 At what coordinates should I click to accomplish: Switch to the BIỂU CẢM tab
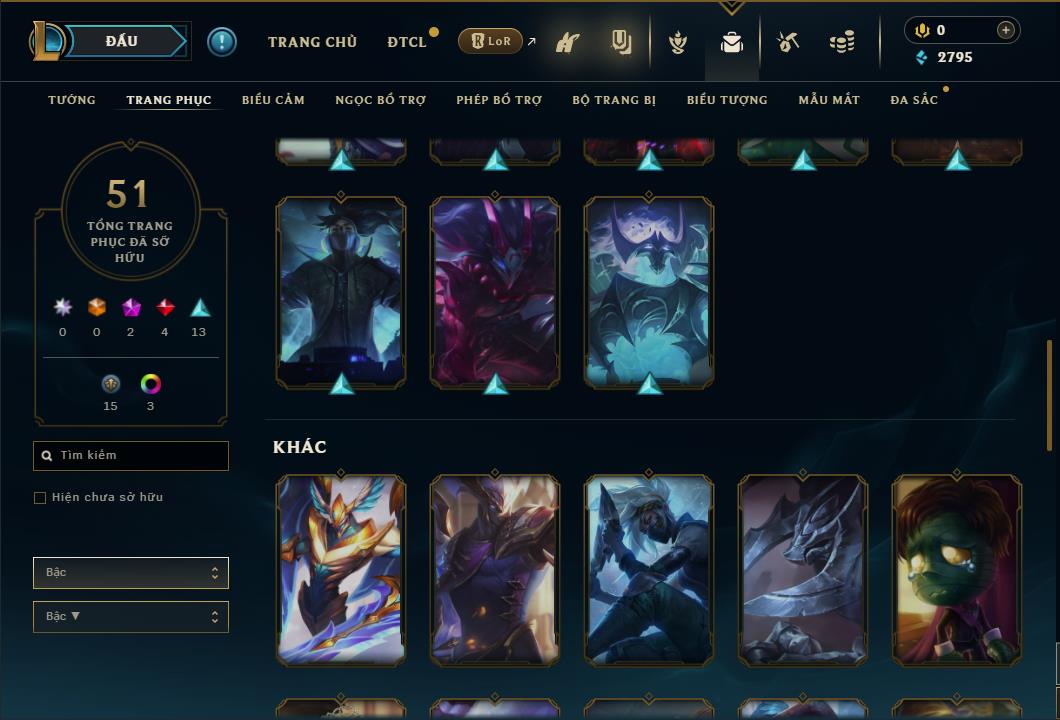point(273,100)
